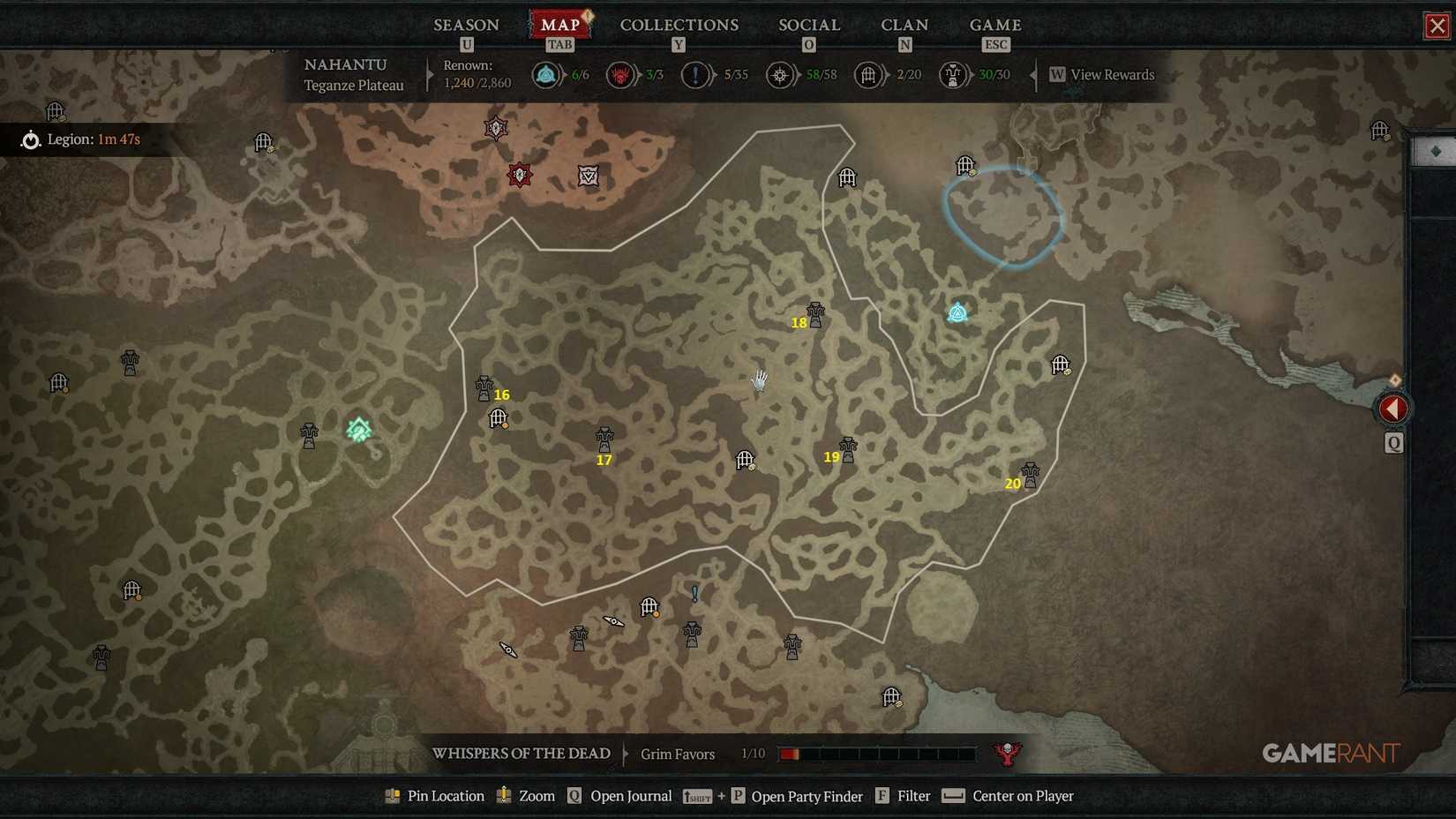Click View Rewards
The width and height of the screenshot is (1456, 819).
1112,75
